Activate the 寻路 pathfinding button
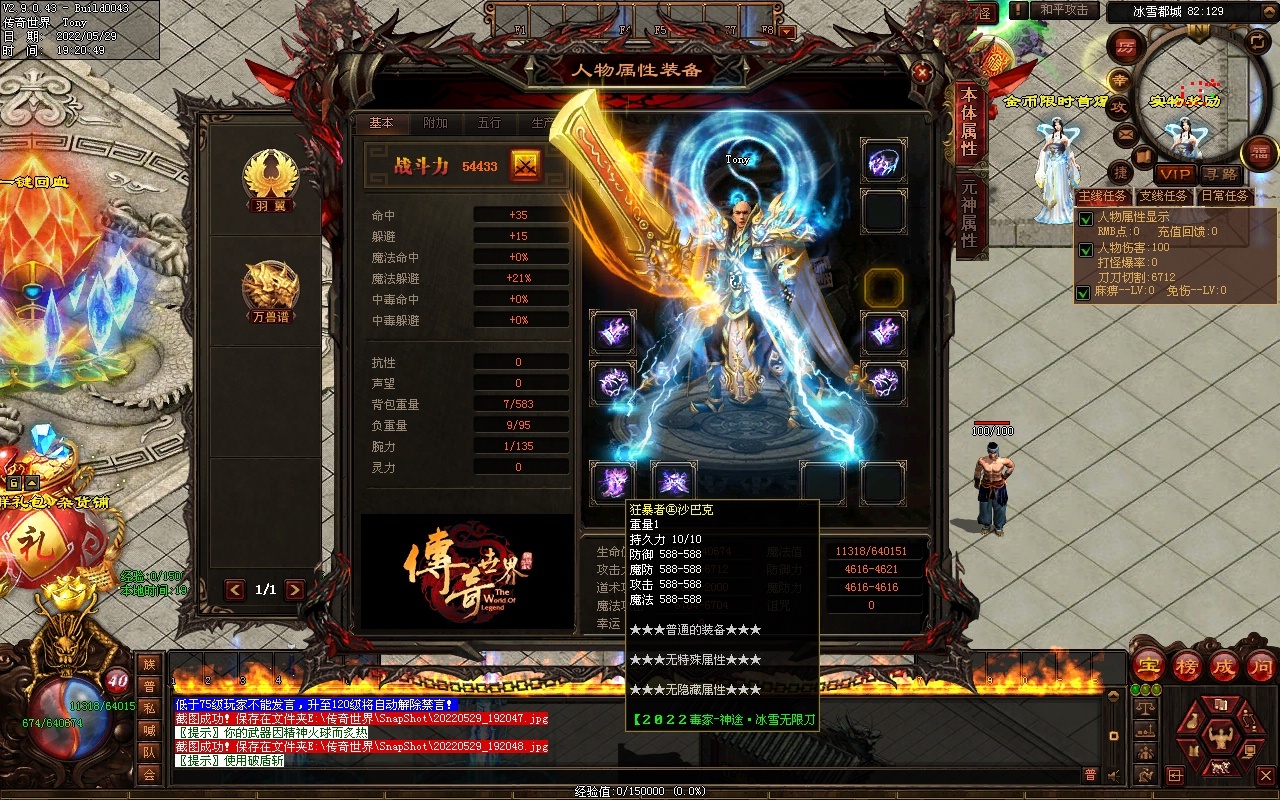This screenshot has width=1280, height=800. [1219, 174]
